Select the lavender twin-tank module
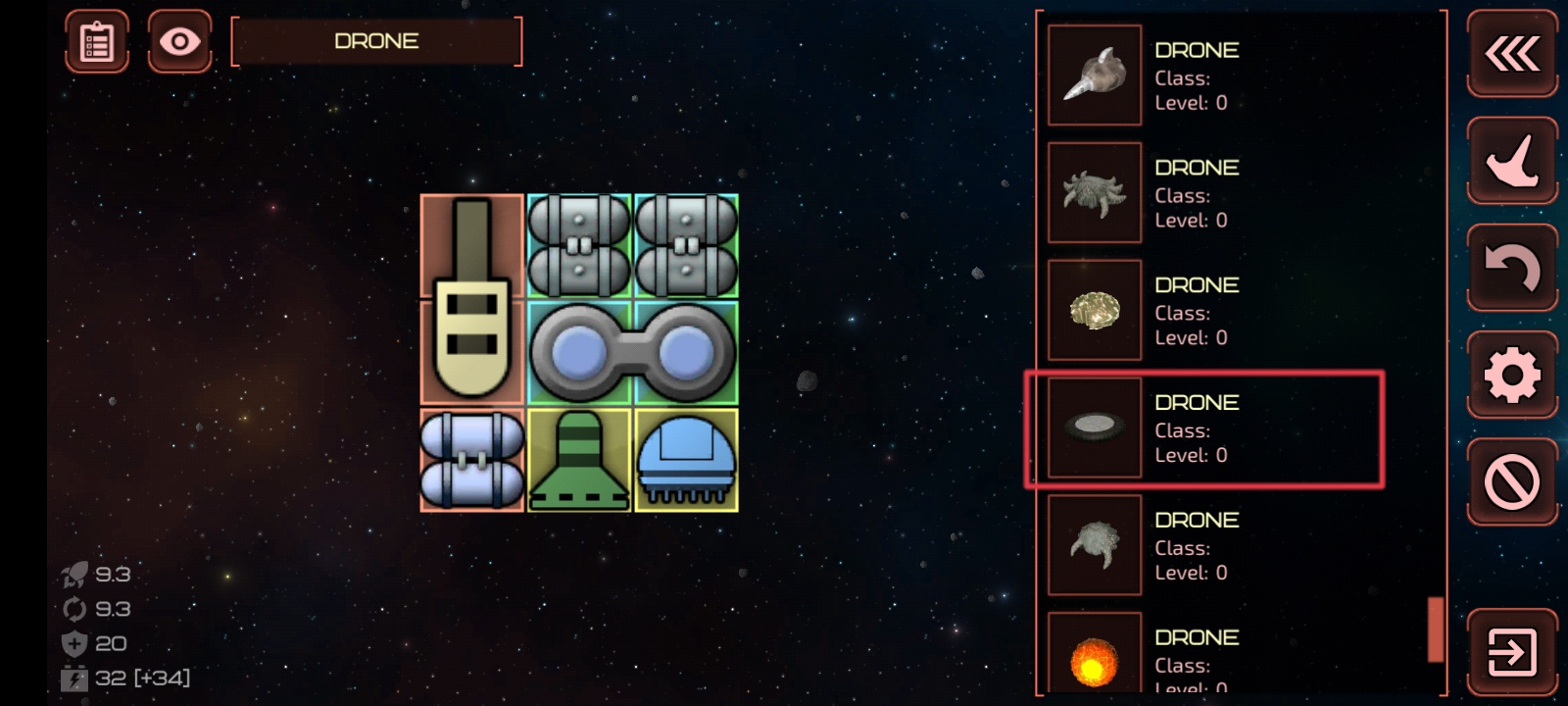This screenshot has height=706, width=1568. [471, 461]
